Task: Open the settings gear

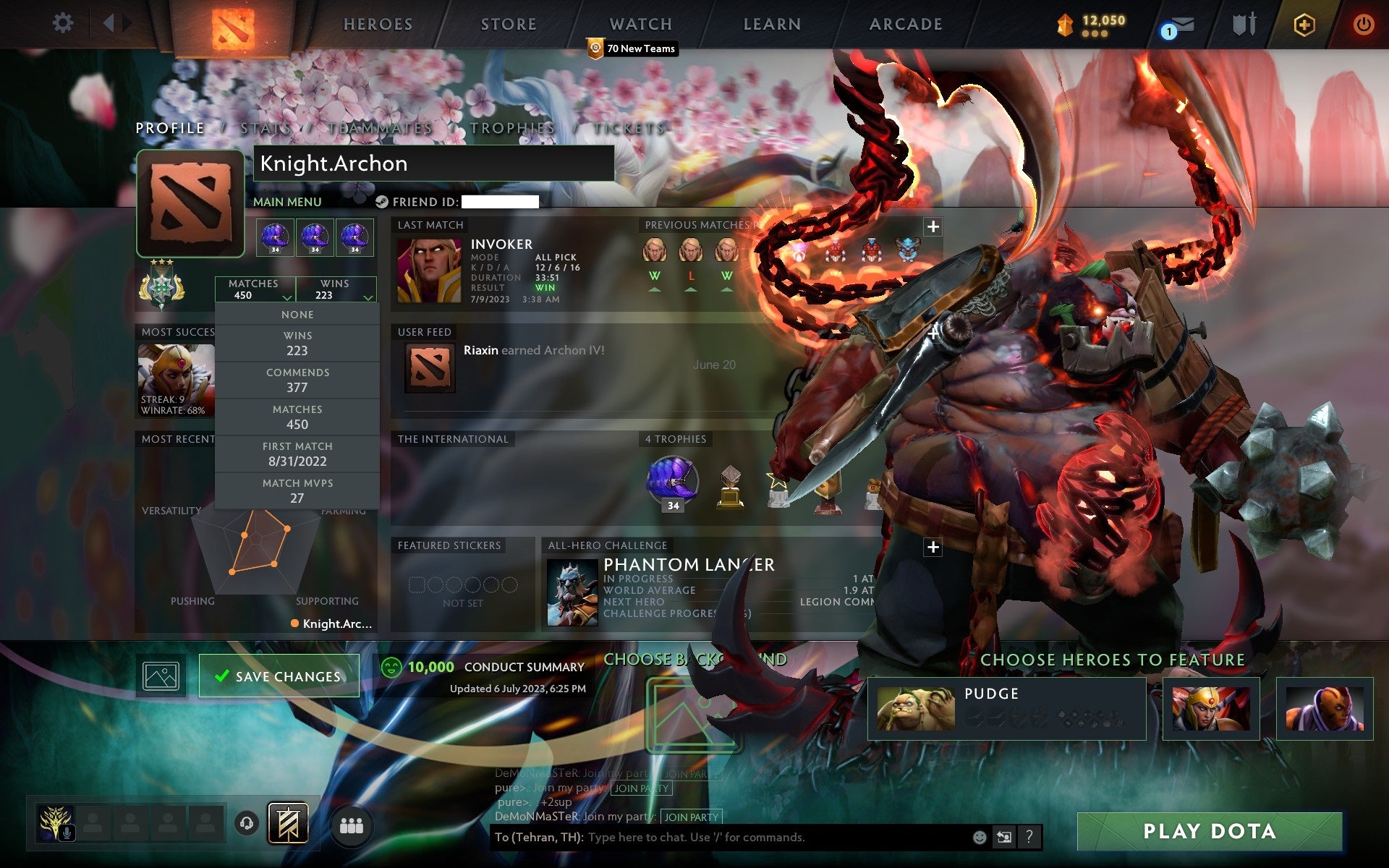Action: (64, 22)
